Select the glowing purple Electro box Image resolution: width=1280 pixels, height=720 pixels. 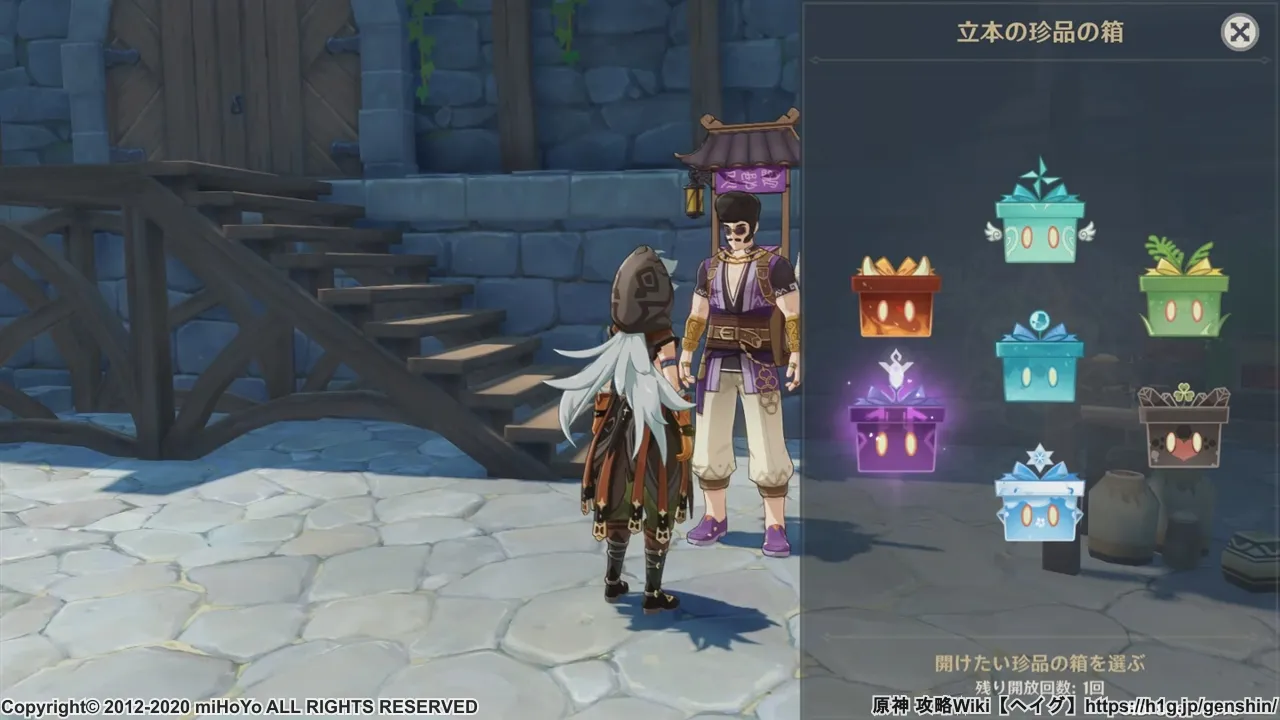[x=896, y=433]
